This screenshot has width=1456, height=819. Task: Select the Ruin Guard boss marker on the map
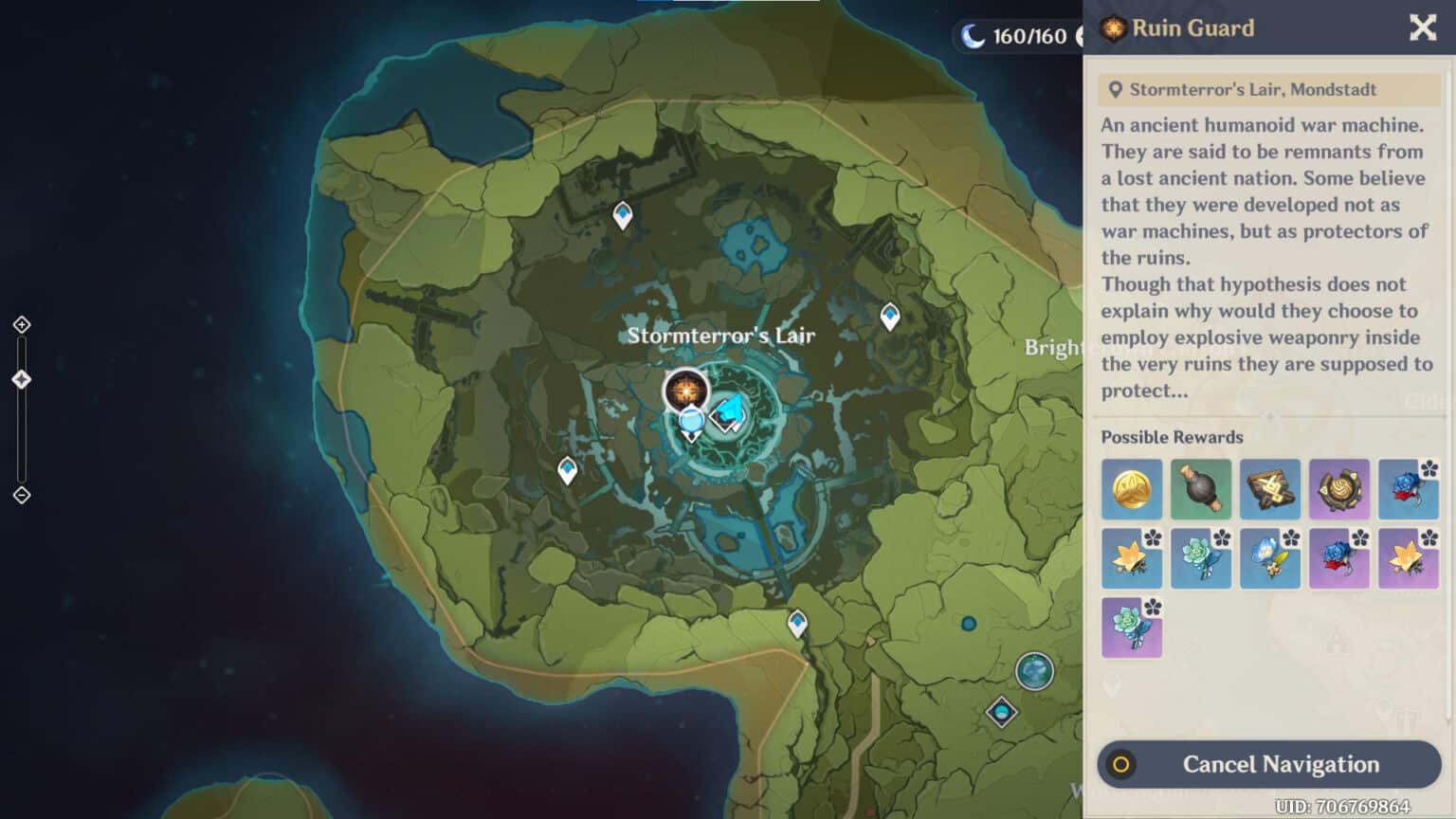[685, 389]
